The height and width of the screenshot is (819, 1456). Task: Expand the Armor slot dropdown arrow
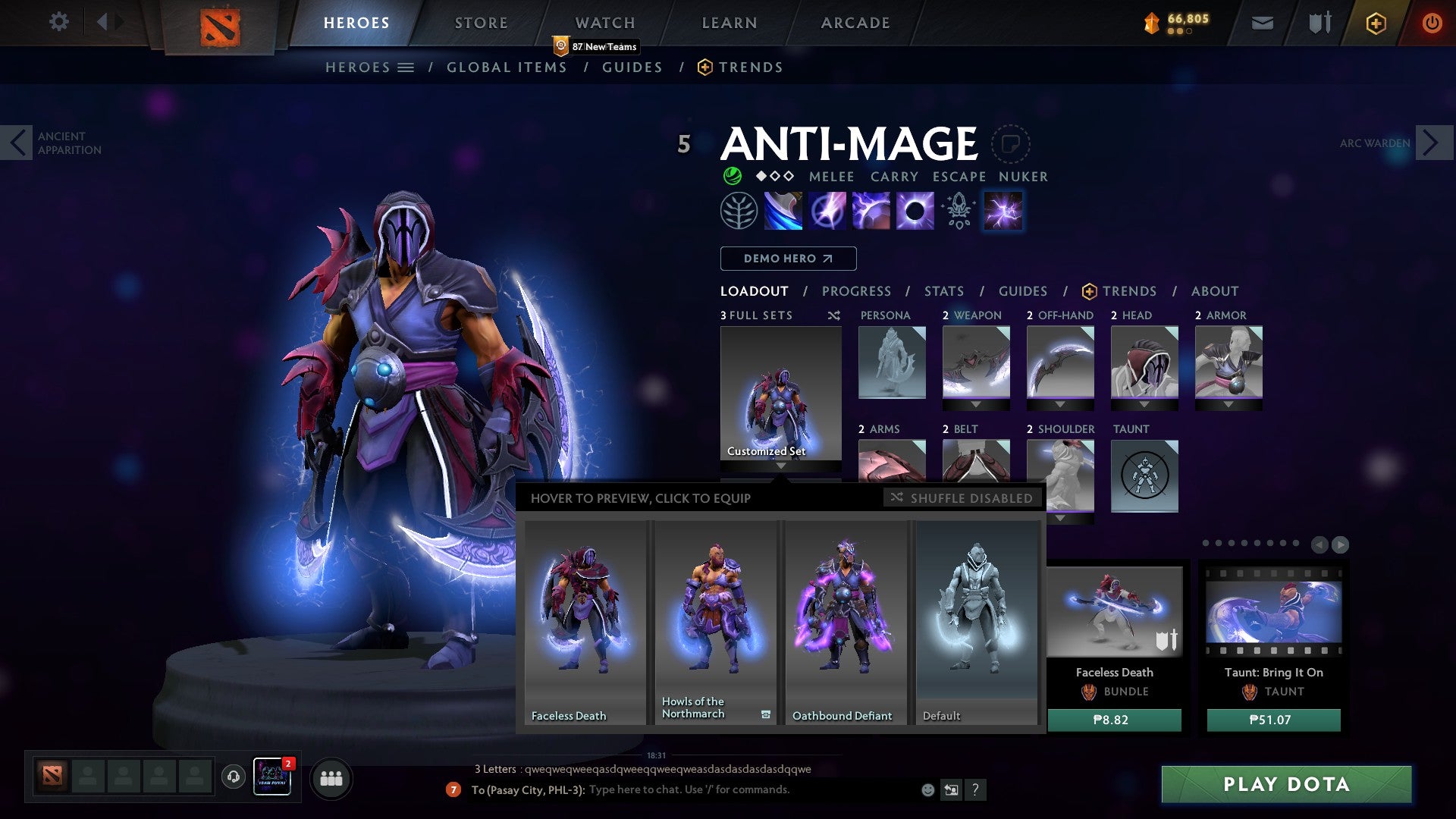[x=1228, y=404]
